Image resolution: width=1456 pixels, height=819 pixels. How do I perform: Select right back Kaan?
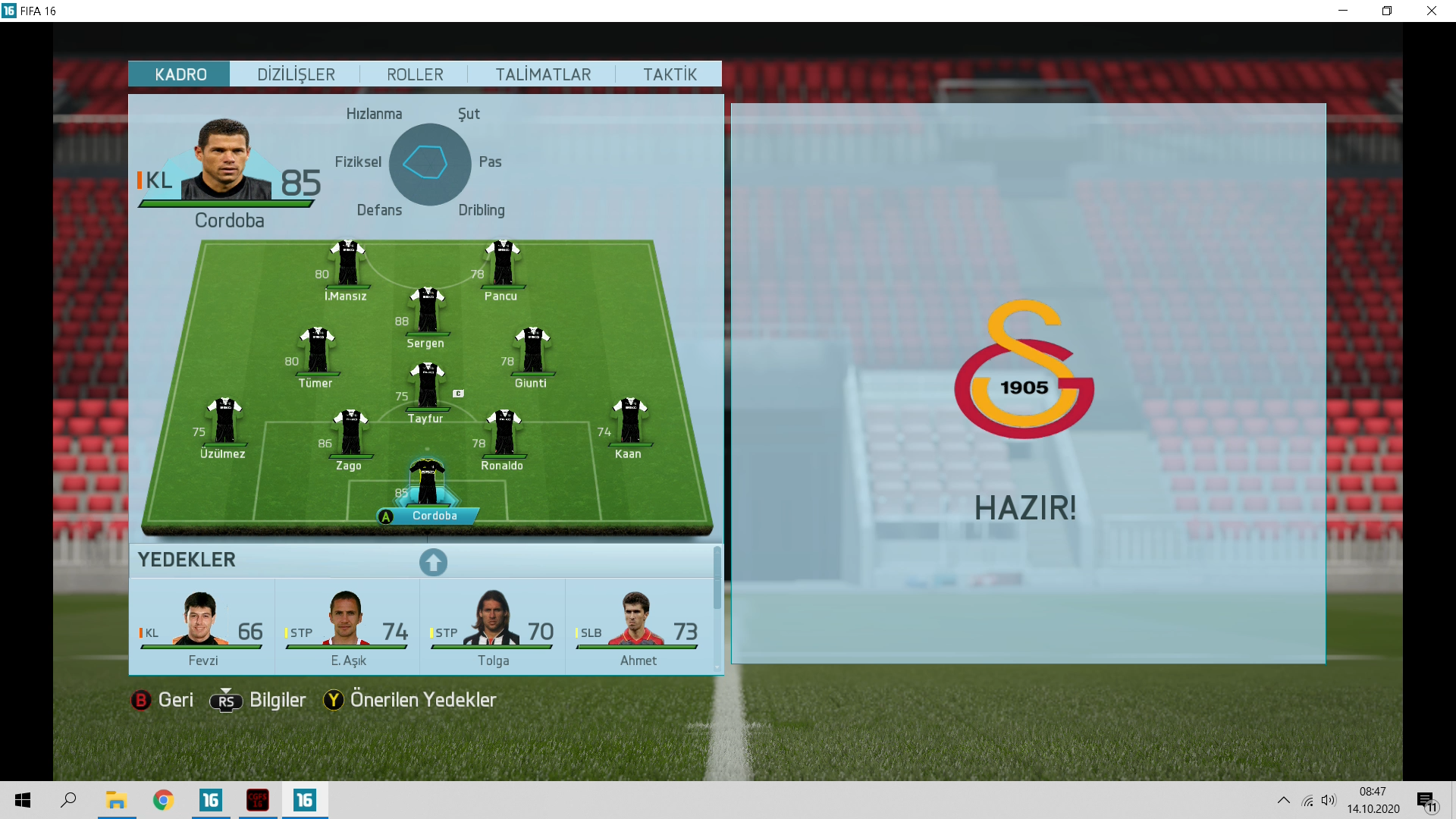pyautogui.click(x=629, y=422)
